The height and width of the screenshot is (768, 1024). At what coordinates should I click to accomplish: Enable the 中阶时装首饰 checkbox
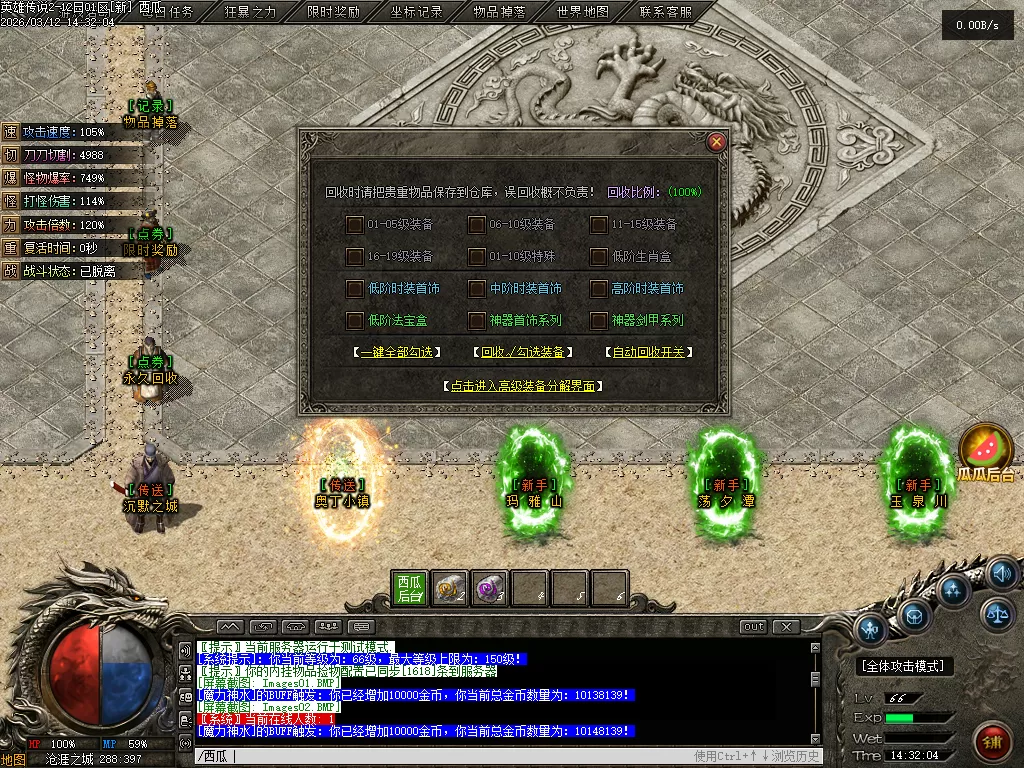click(477, 289)
